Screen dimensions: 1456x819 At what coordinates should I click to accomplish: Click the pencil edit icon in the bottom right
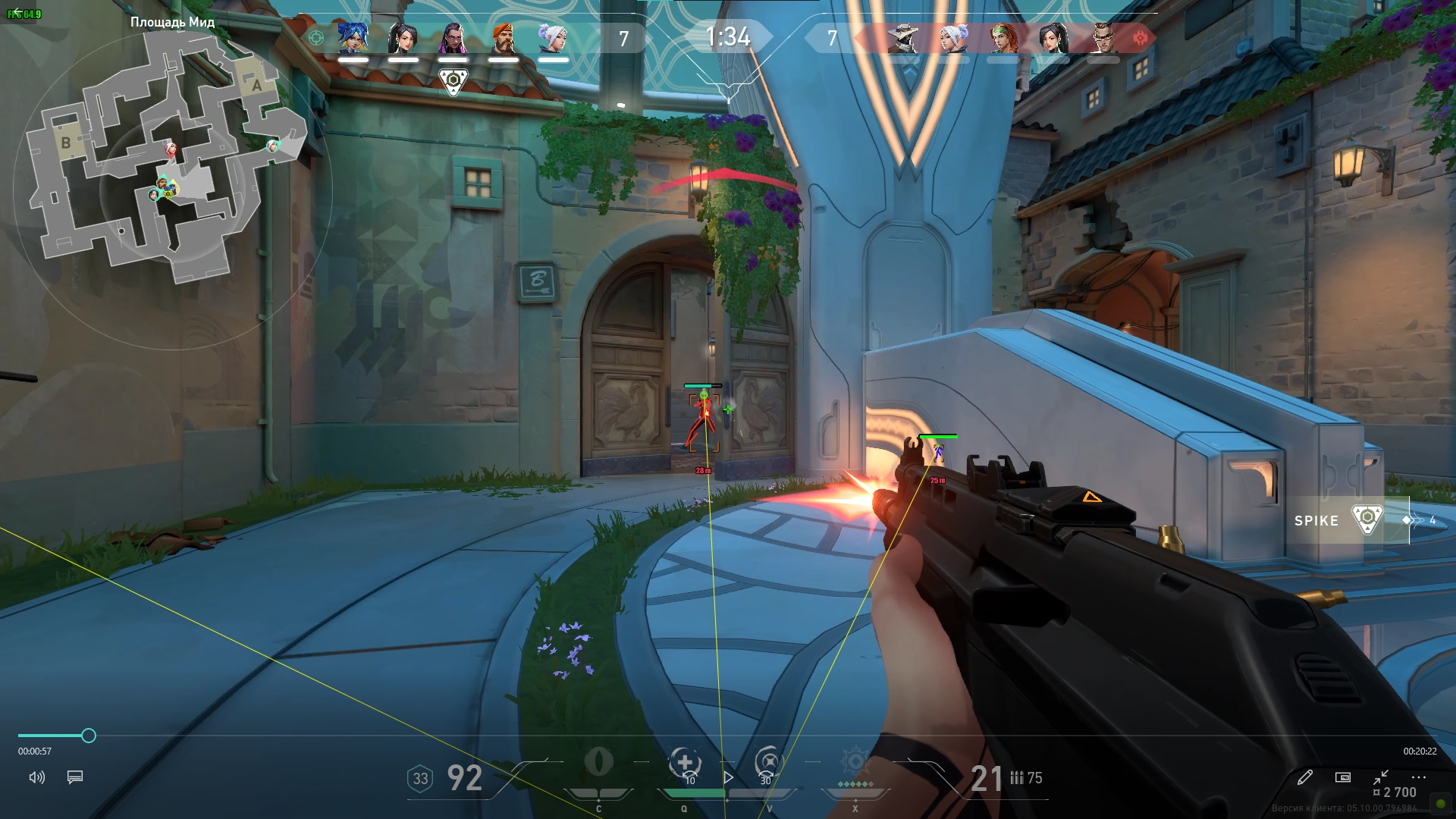[1306, 777]
